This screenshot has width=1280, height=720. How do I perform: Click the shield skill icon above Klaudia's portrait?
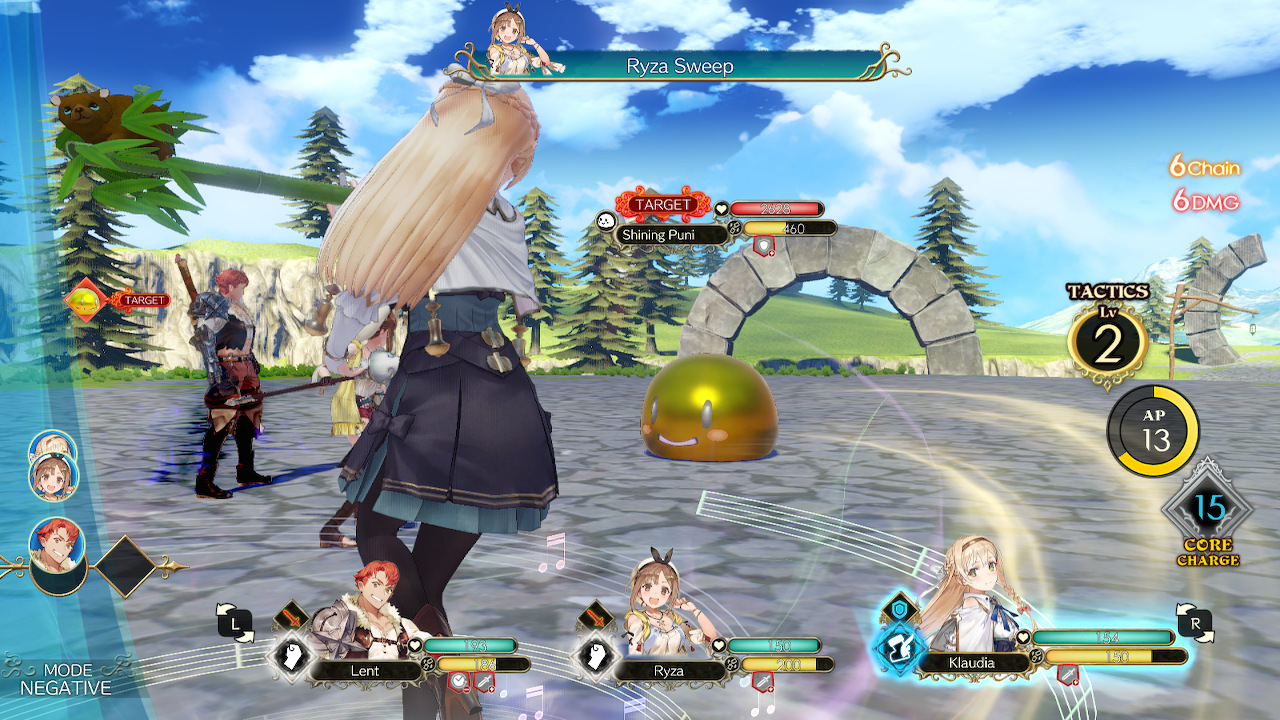[x=899, y=609]
